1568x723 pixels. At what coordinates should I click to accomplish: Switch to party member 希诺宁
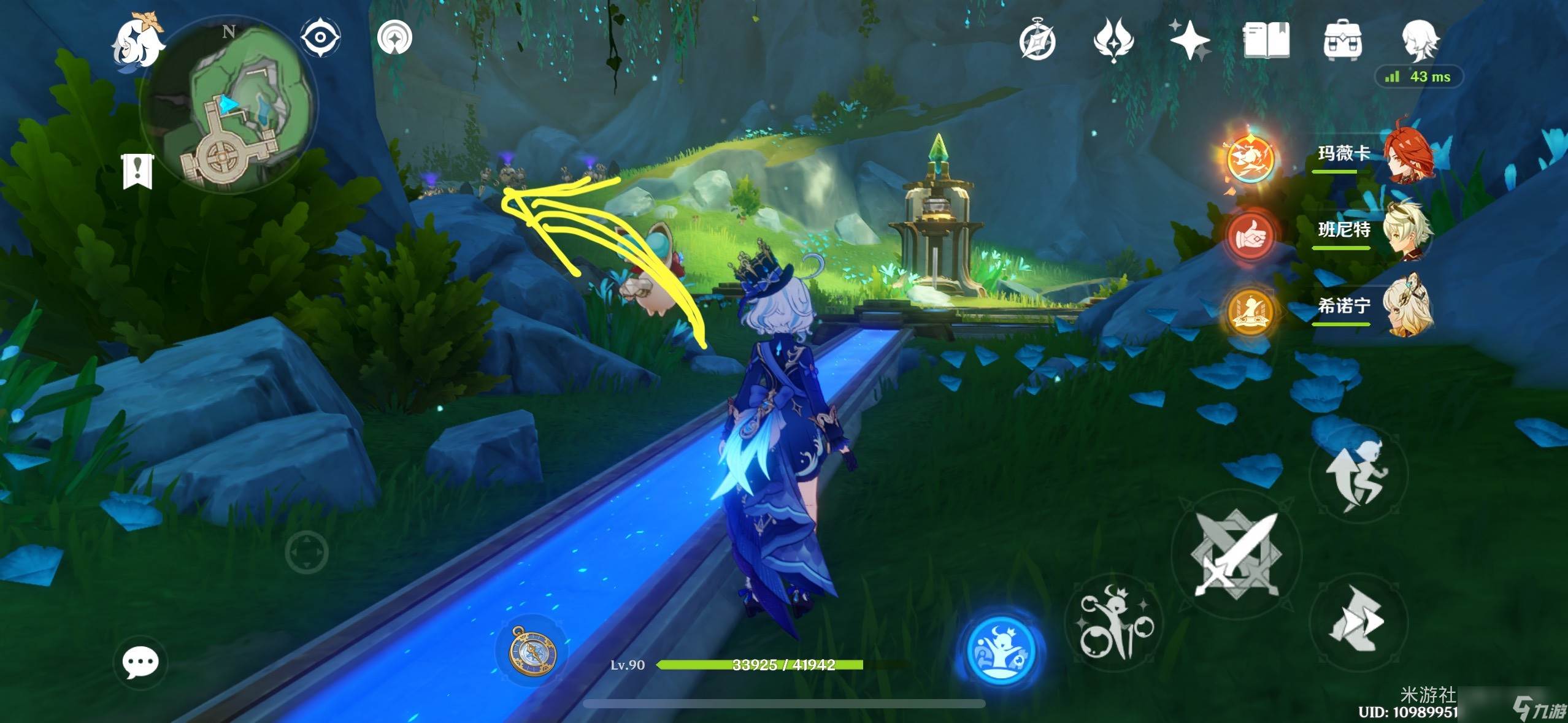[1374, 307]
